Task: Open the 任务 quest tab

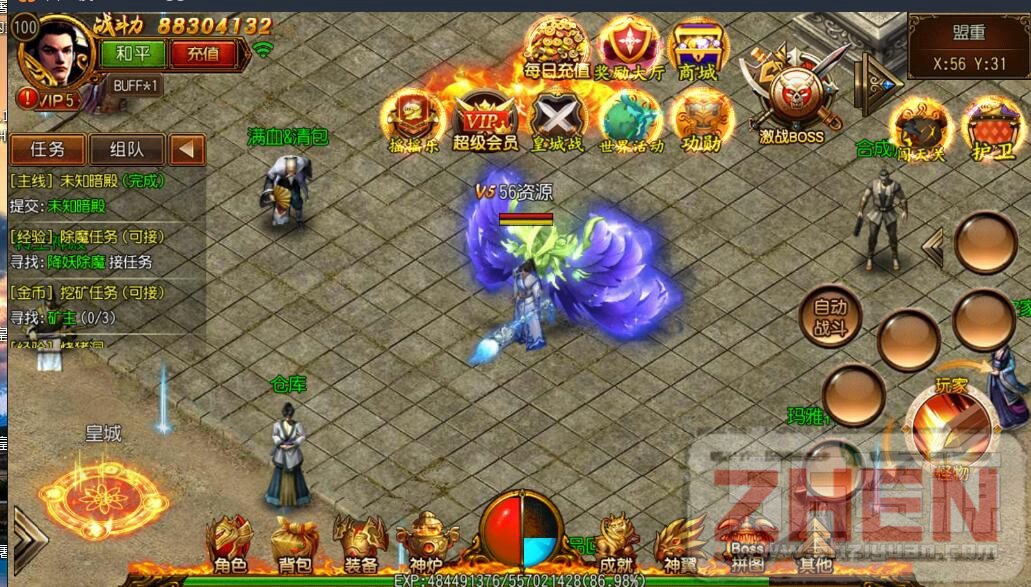Action: coord(47,150)
